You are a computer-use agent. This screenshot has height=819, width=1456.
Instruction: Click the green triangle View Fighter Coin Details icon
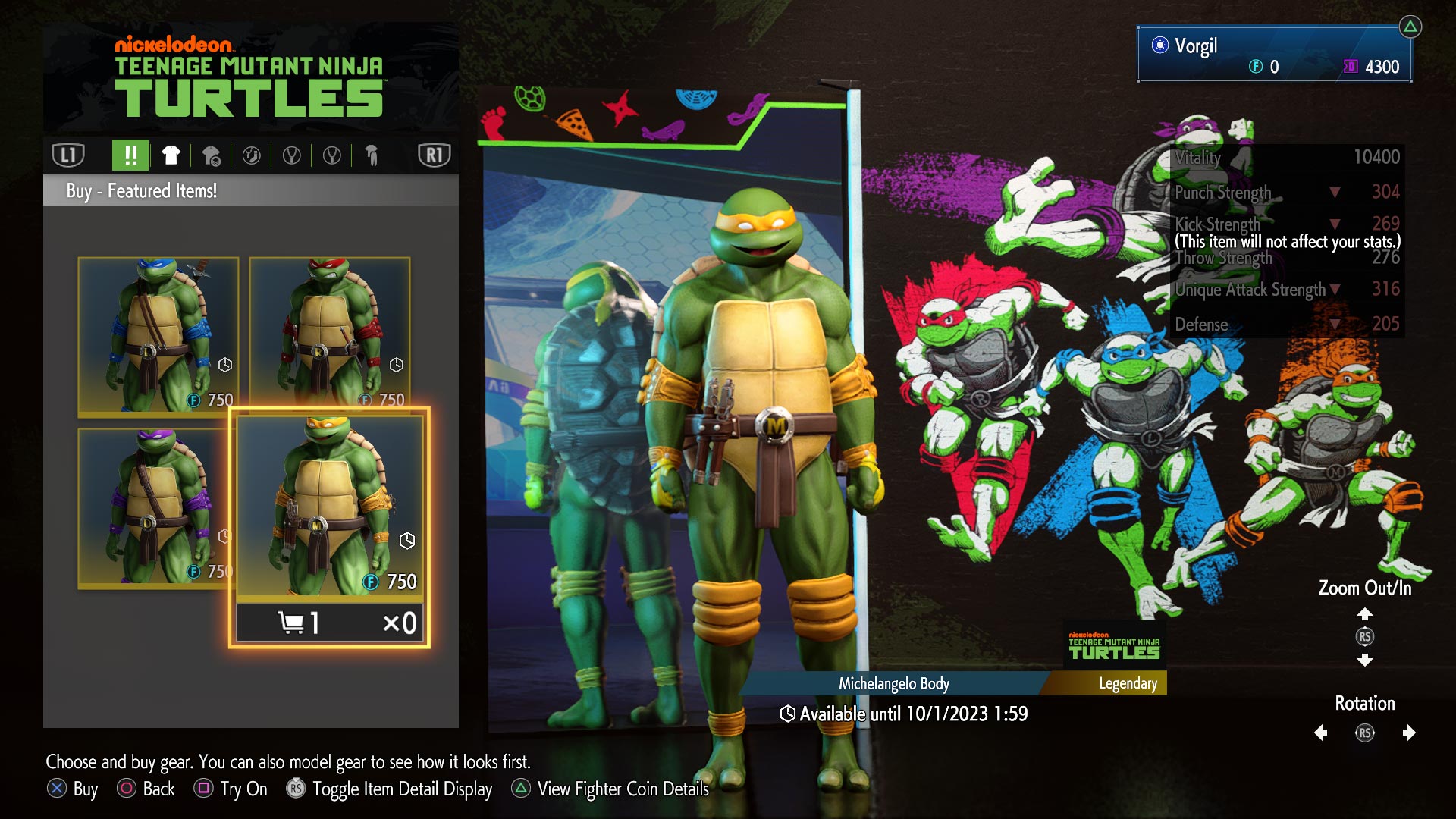coord(522,789)
